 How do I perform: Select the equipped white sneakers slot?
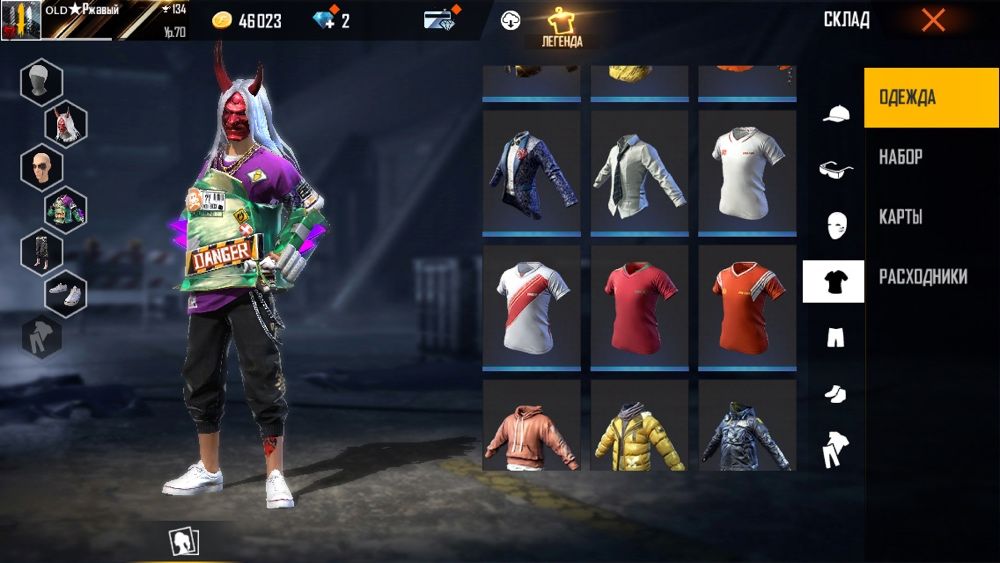pos(66,294)
